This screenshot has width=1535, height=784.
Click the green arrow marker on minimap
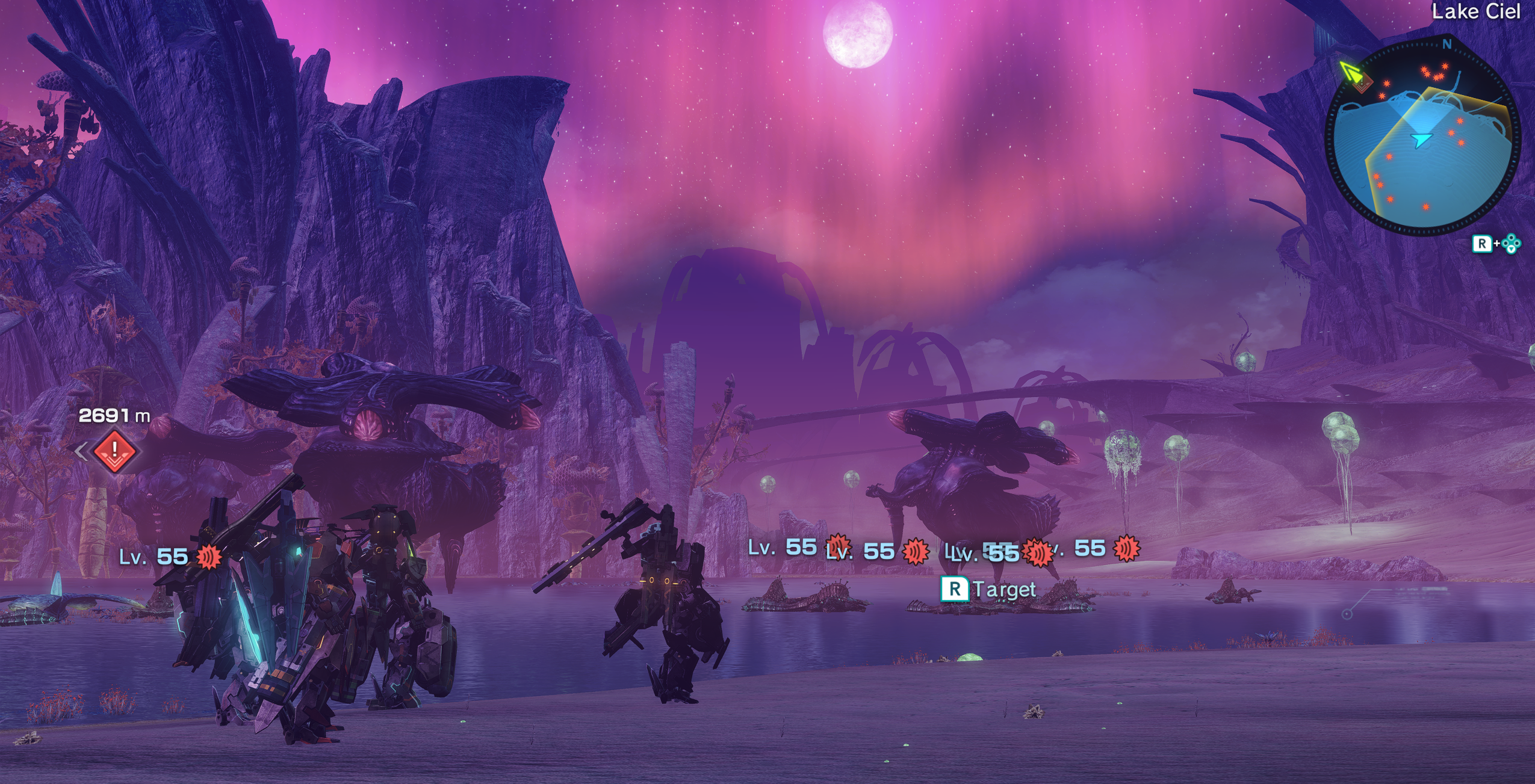pyautogui.click(x=1351, y=73)
